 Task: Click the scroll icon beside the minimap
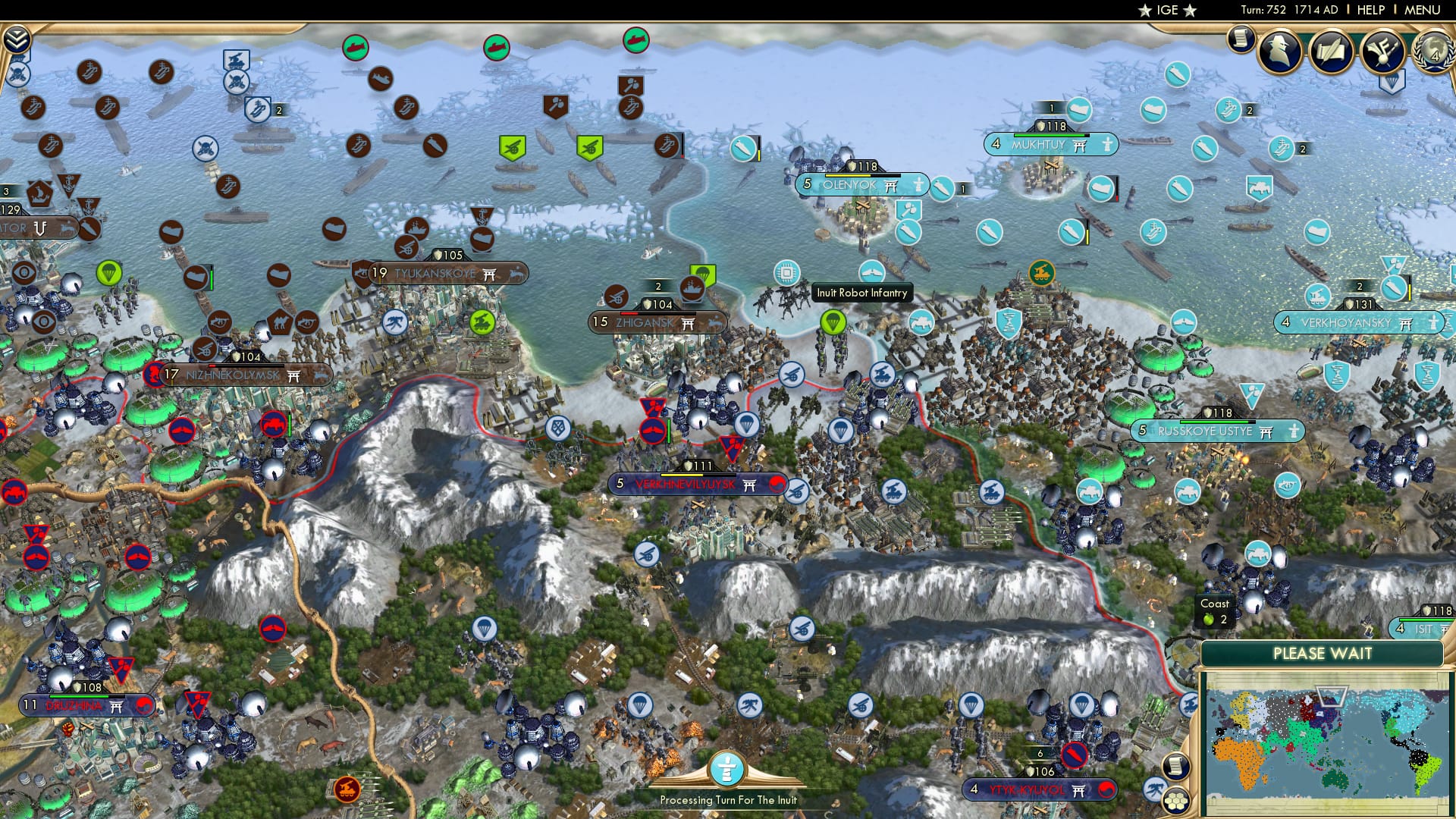tap(1176, 765)
